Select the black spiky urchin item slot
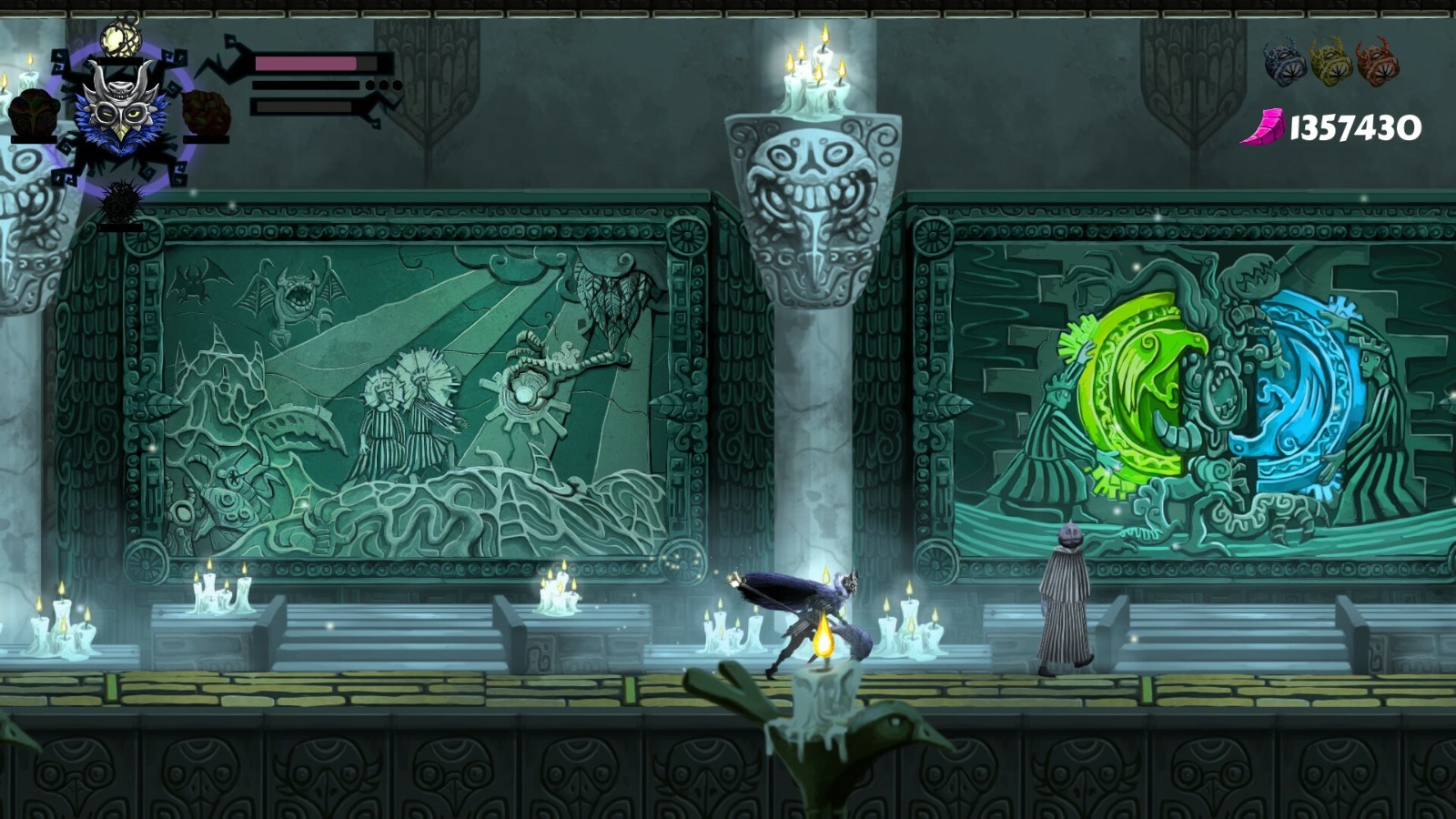1456x819 pixels. pos(119,202)
